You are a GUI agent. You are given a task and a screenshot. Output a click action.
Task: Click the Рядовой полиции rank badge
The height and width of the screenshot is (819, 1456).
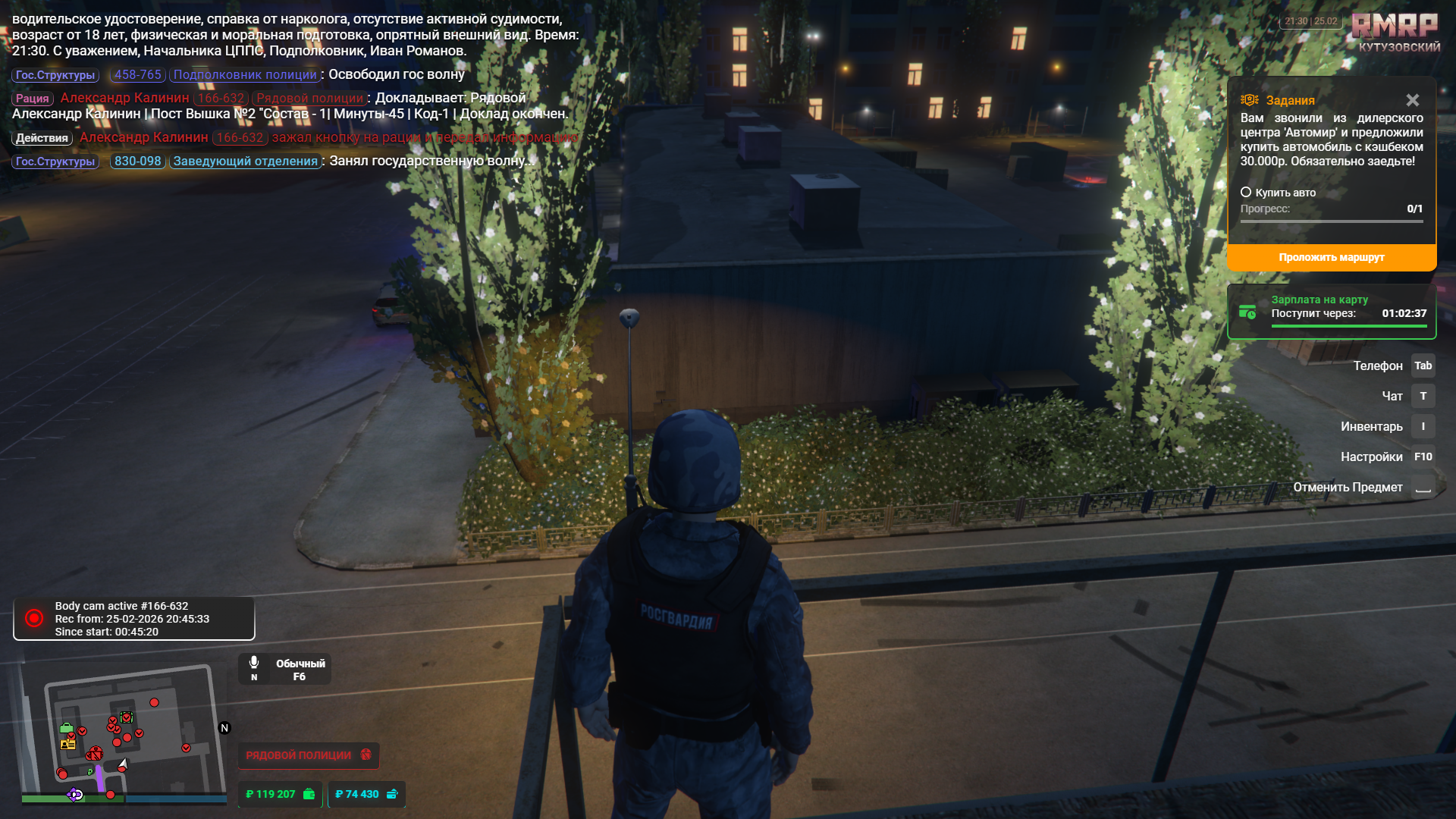pos(308,755)
